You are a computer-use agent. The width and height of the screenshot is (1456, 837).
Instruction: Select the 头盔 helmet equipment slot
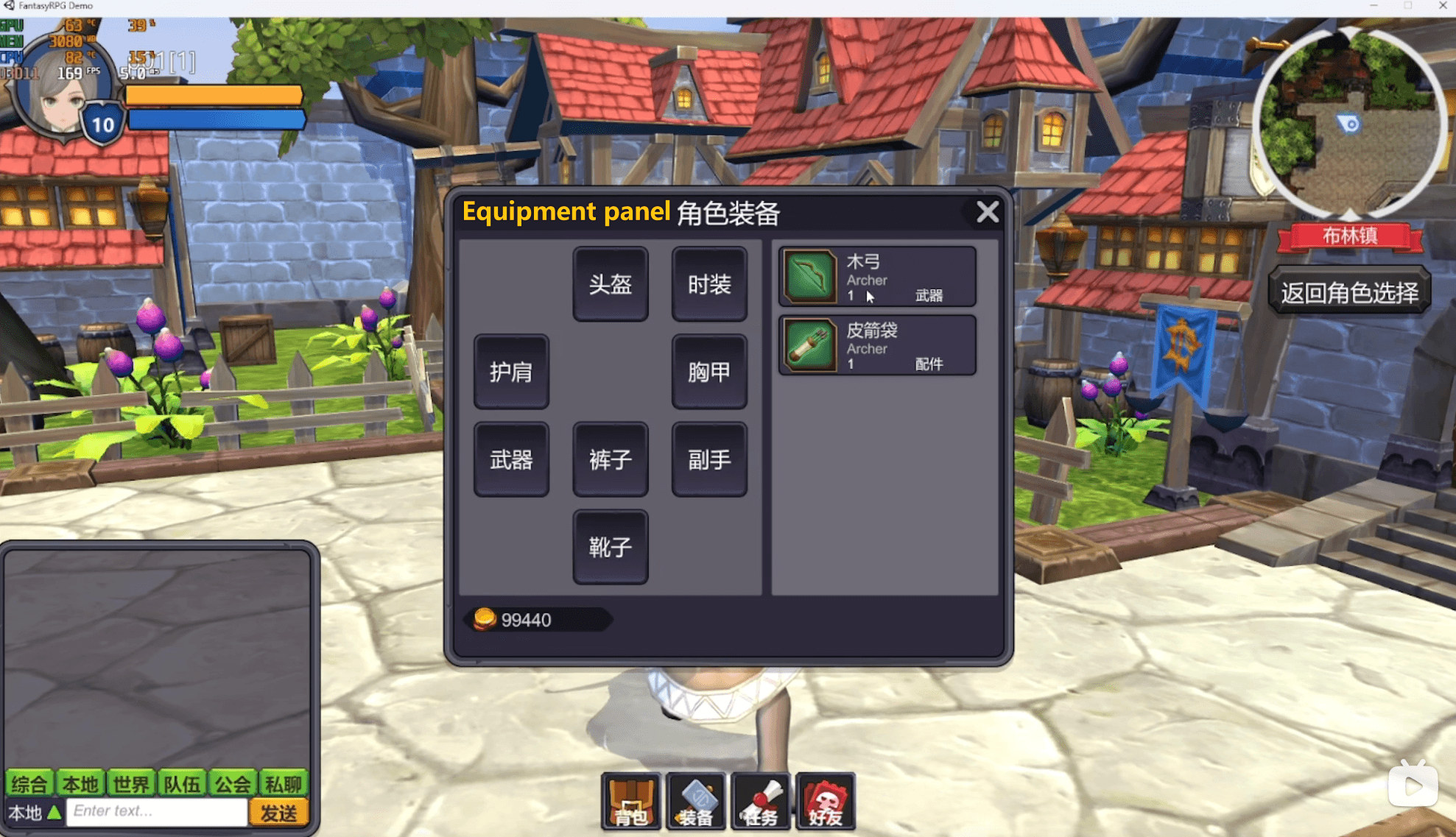[611, 285]
